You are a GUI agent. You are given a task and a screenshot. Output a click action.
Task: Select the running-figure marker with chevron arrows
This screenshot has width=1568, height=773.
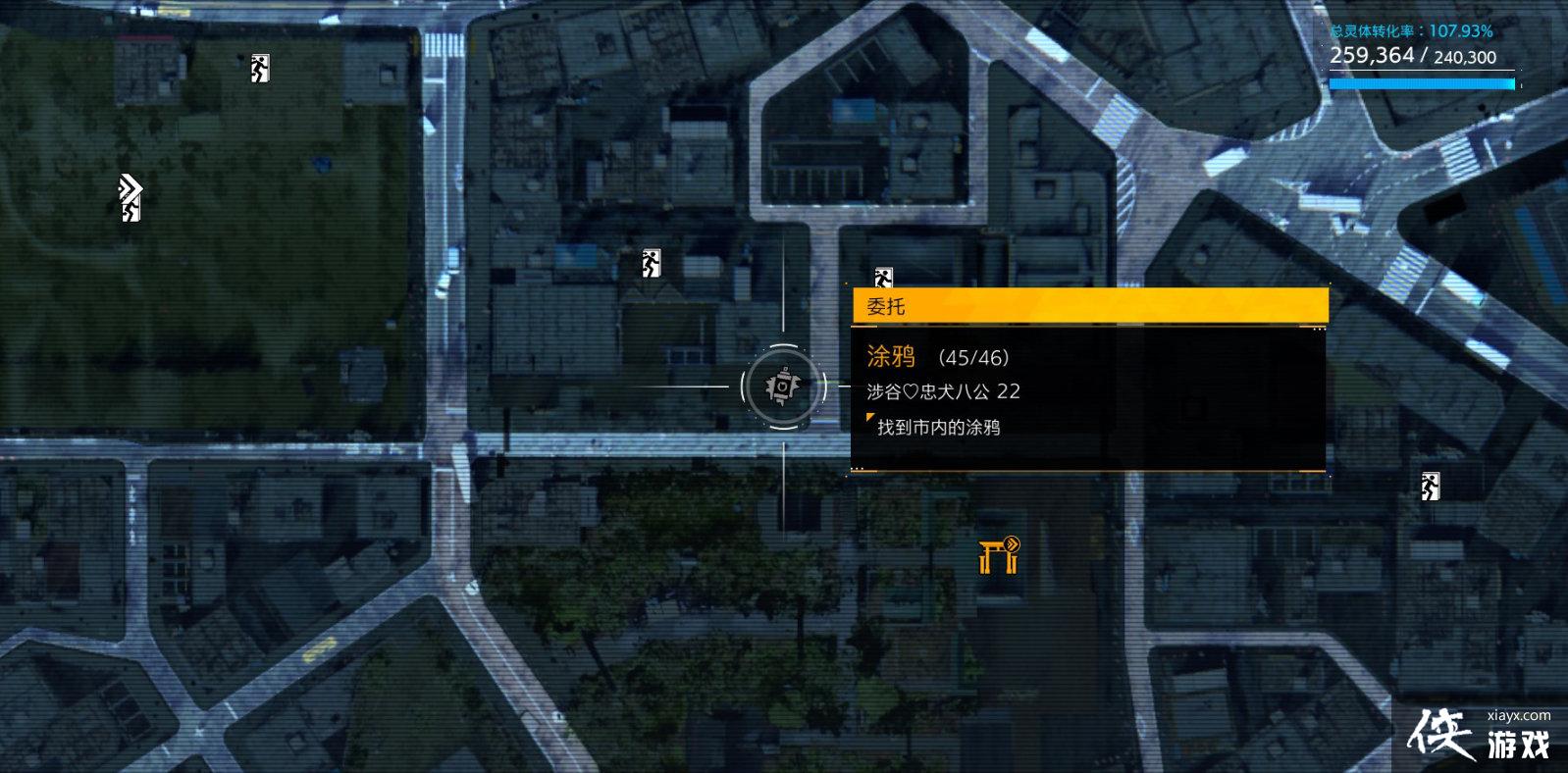131,199
